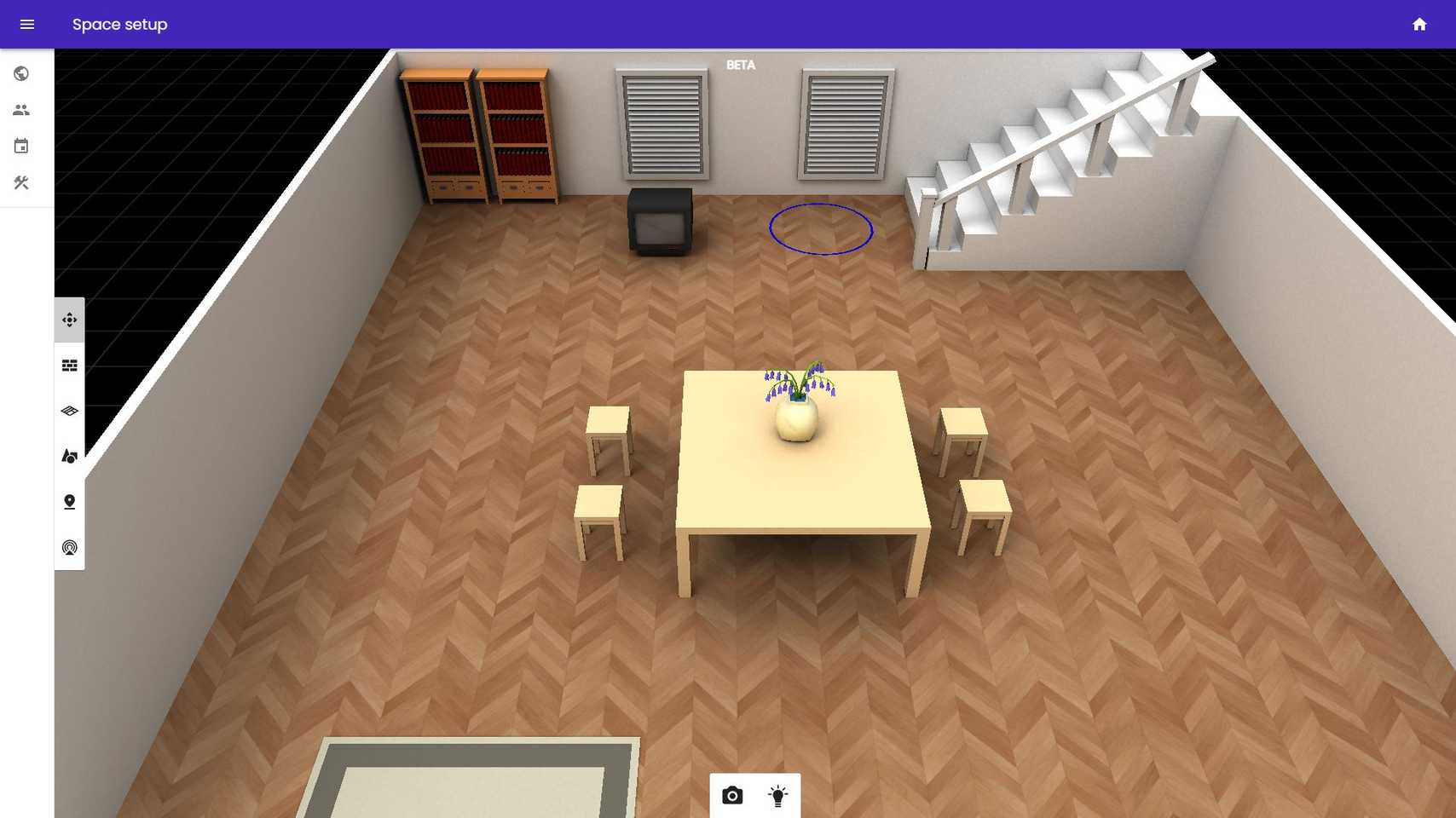Open the wall editing tool
1456x818 pixels.
click(x=69, y=366)
